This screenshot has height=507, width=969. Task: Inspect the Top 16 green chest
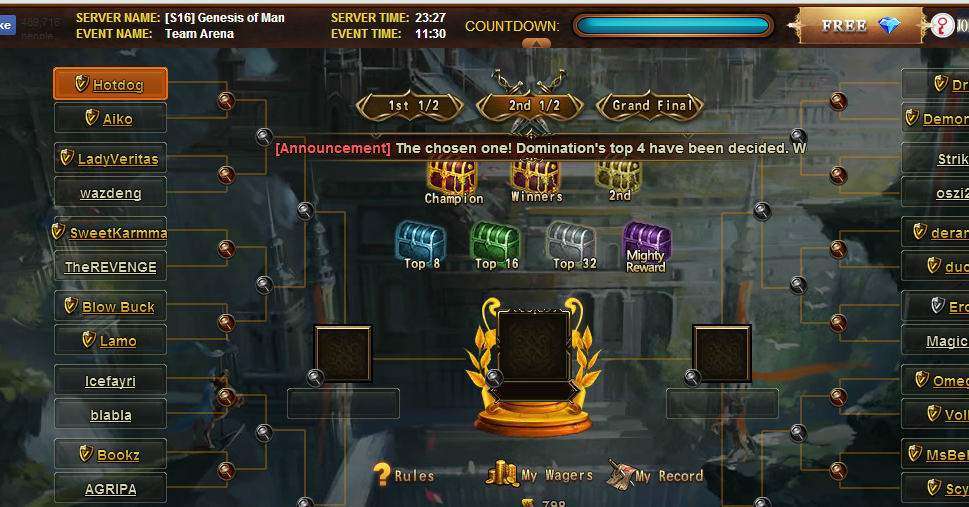496,242
